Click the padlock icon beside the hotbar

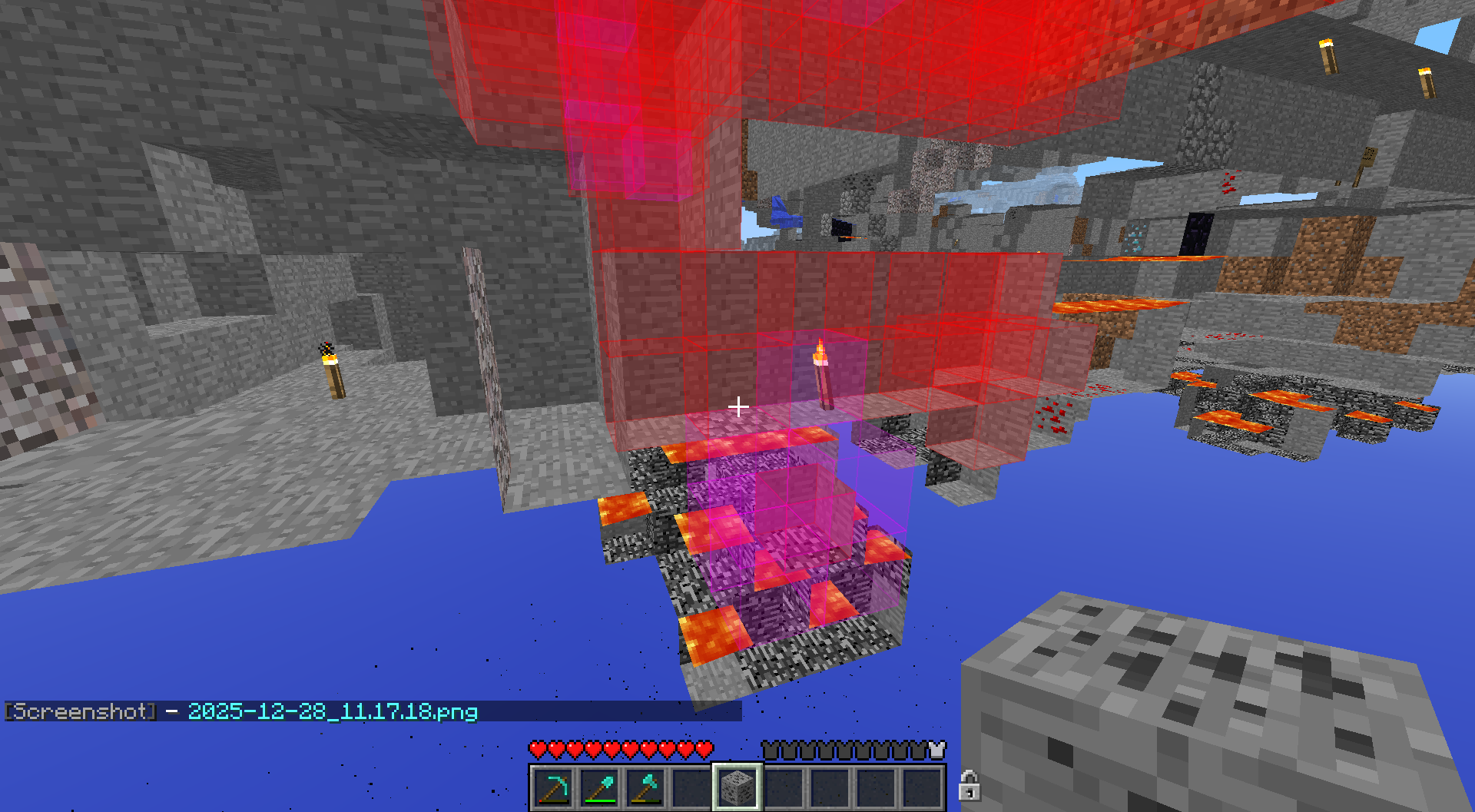[969, 786]
